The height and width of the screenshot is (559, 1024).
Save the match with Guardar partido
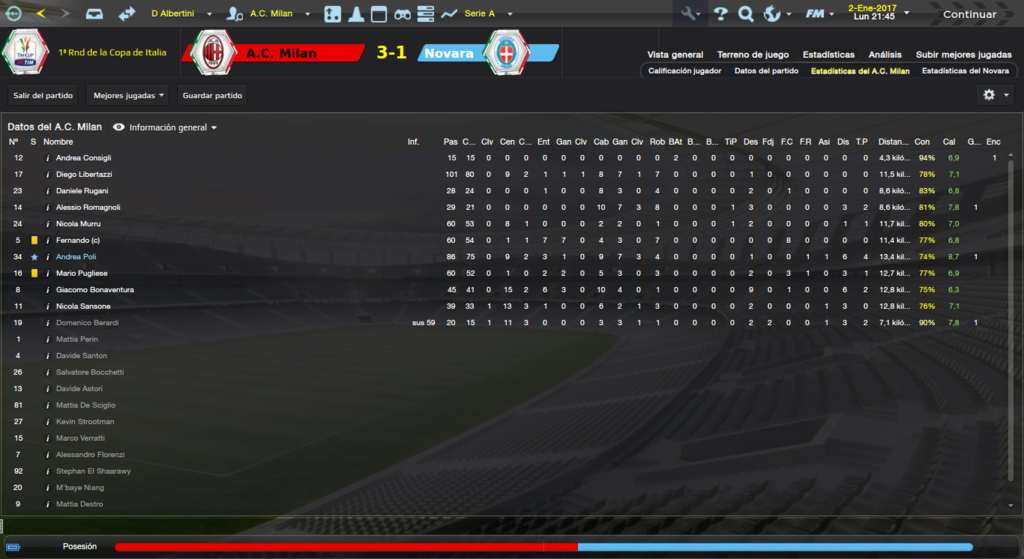[212, 95]
